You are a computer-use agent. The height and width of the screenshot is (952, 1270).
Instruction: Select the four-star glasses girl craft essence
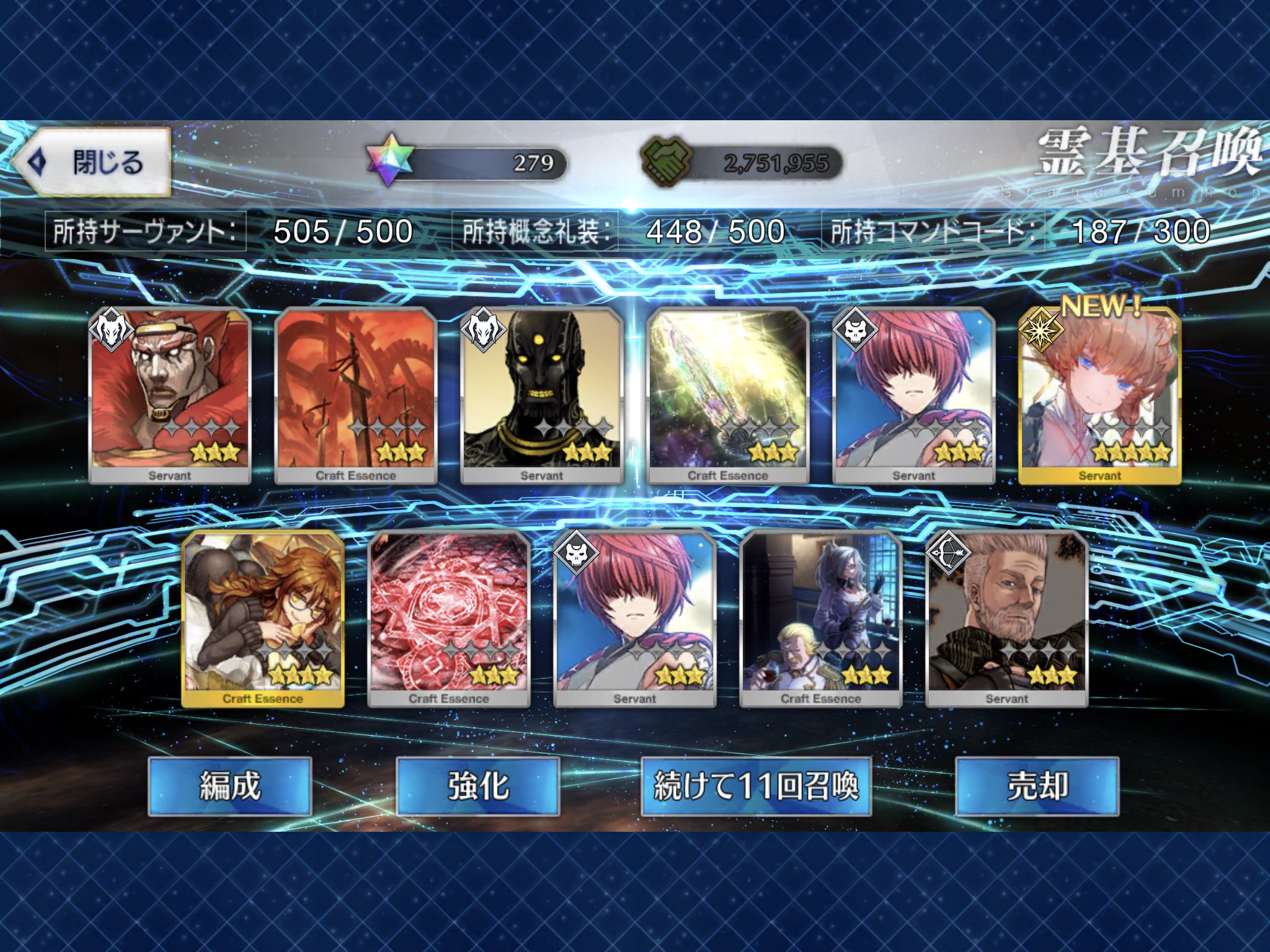pos(263,619)
